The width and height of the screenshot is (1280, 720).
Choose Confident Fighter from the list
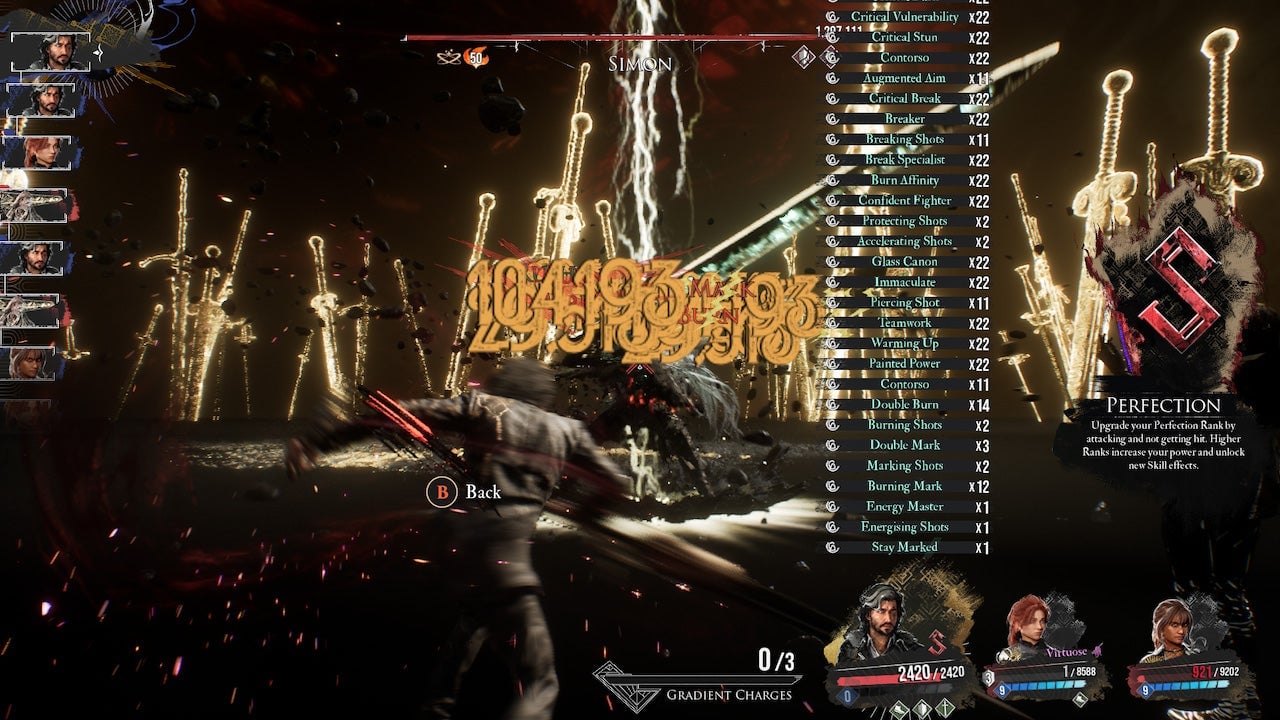point(904,200)
